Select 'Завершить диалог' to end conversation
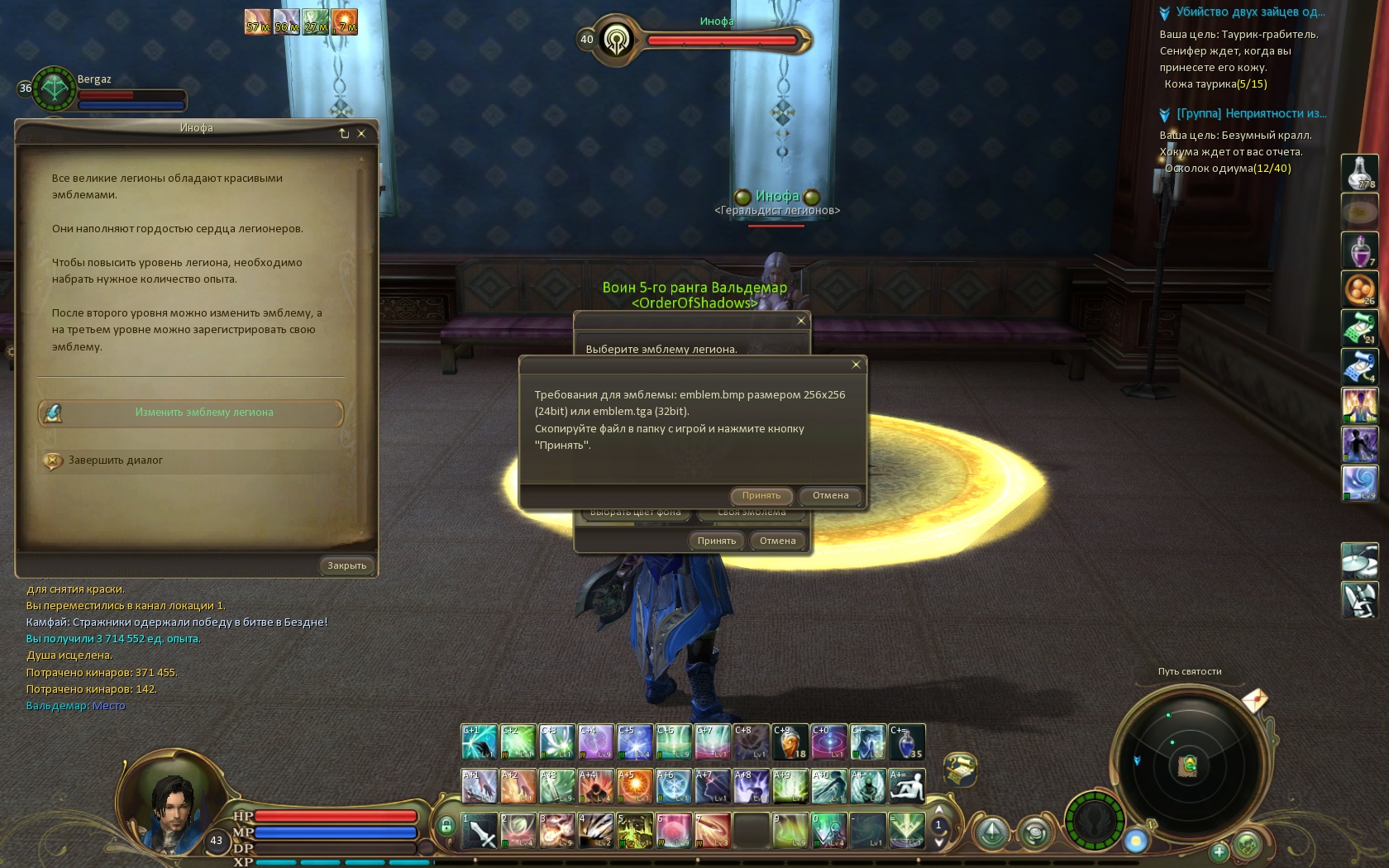Image resolution: width=1389 pixels, height=868 pixels. coord(115,460)
